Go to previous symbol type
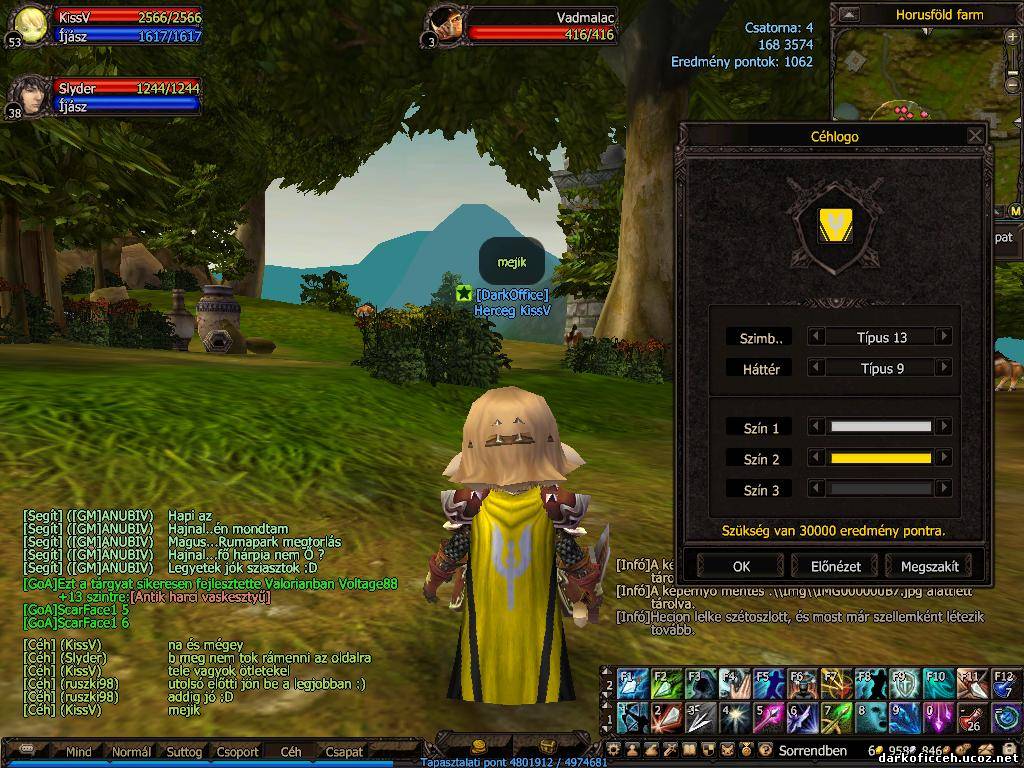This screenshot has width=1024, height=768. (x=817, y=337)
